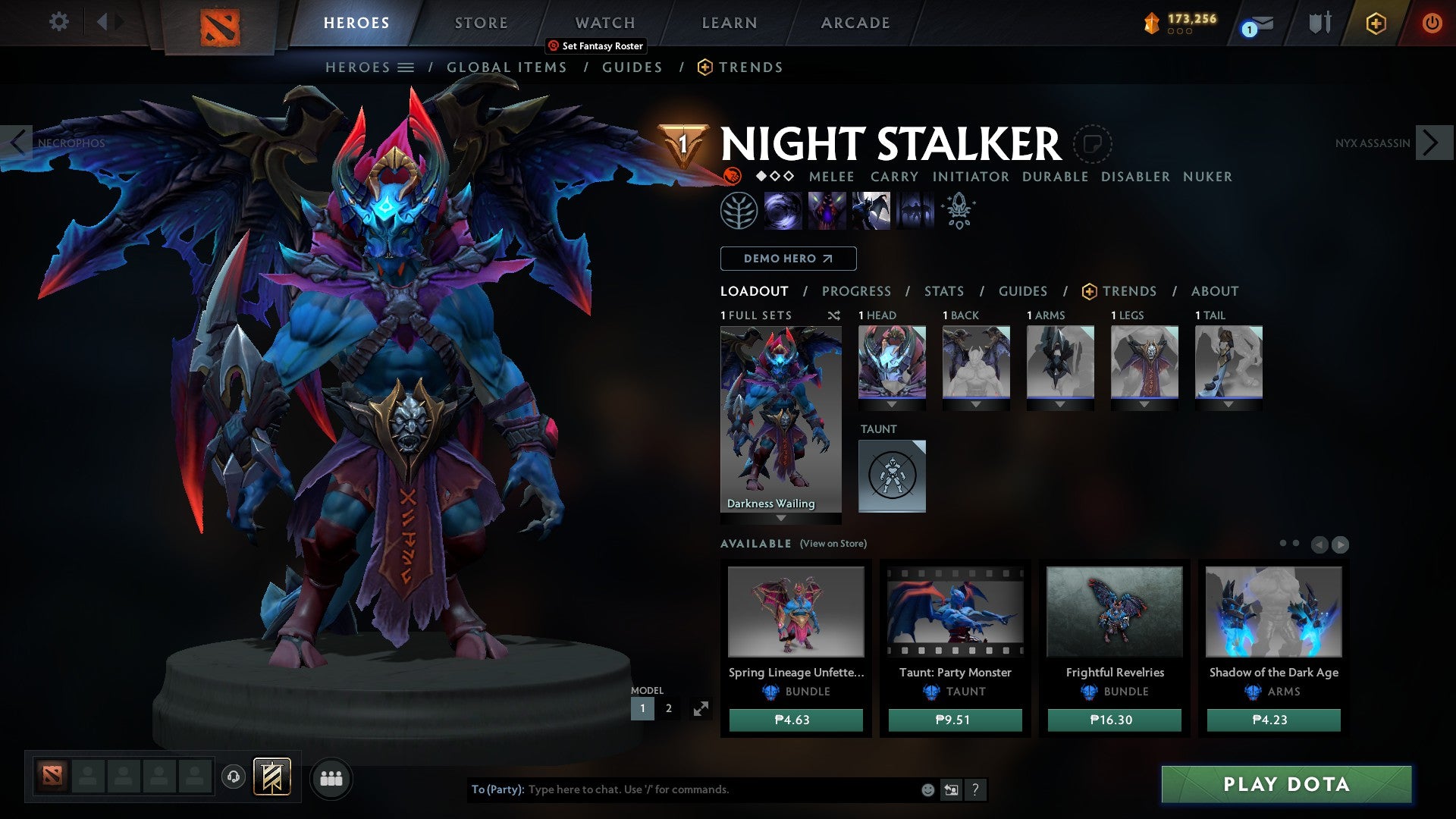
Task: Switch to the ARCADE tab
Action: click(x=855, y=23)
